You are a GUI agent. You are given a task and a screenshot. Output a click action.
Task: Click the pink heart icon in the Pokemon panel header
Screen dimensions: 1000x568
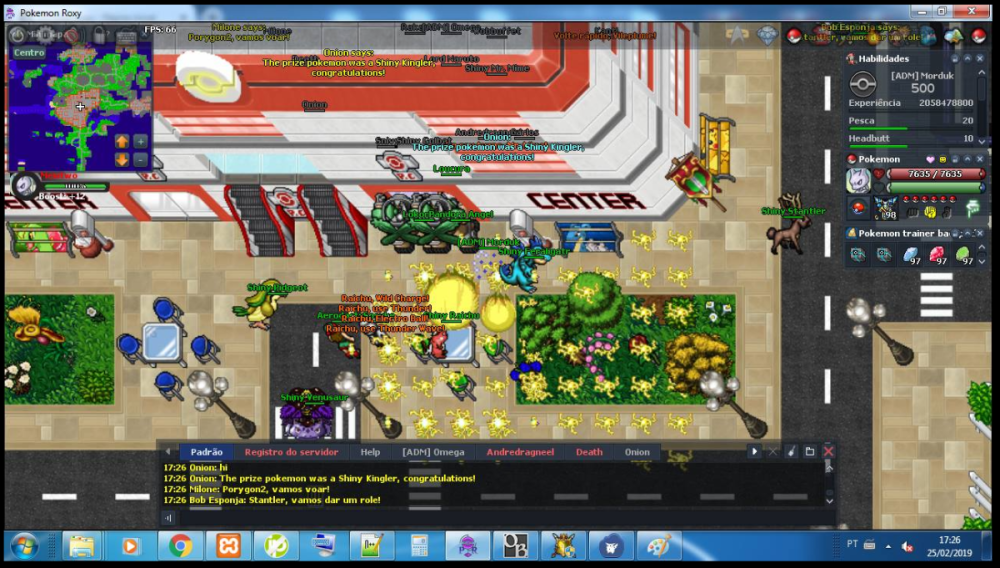pos(930,159)
